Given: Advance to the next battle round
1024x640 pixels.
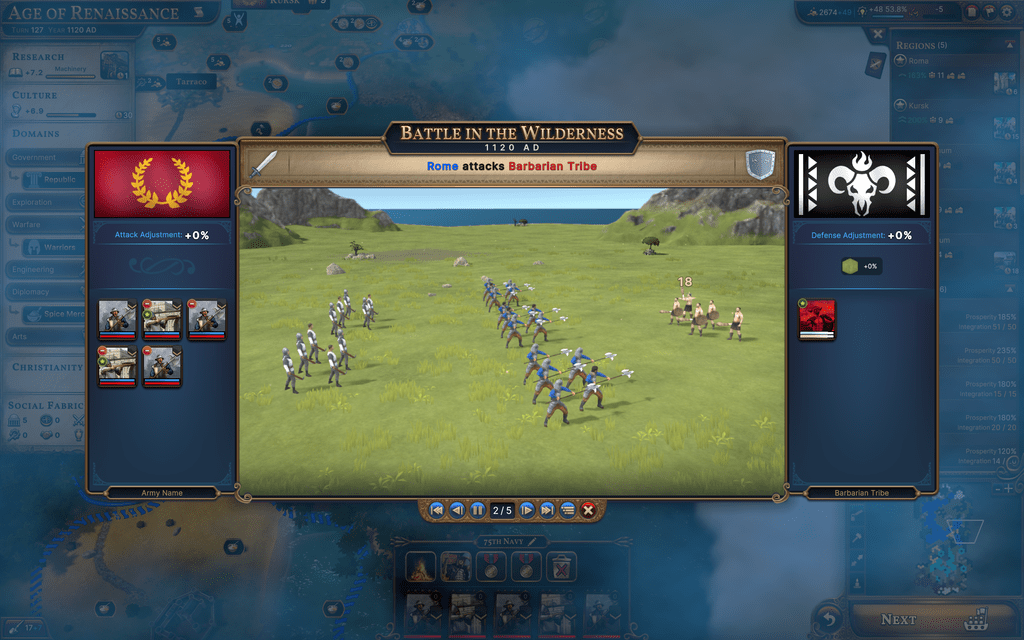Looking at the screenshot, I should (x=527, y=510).
